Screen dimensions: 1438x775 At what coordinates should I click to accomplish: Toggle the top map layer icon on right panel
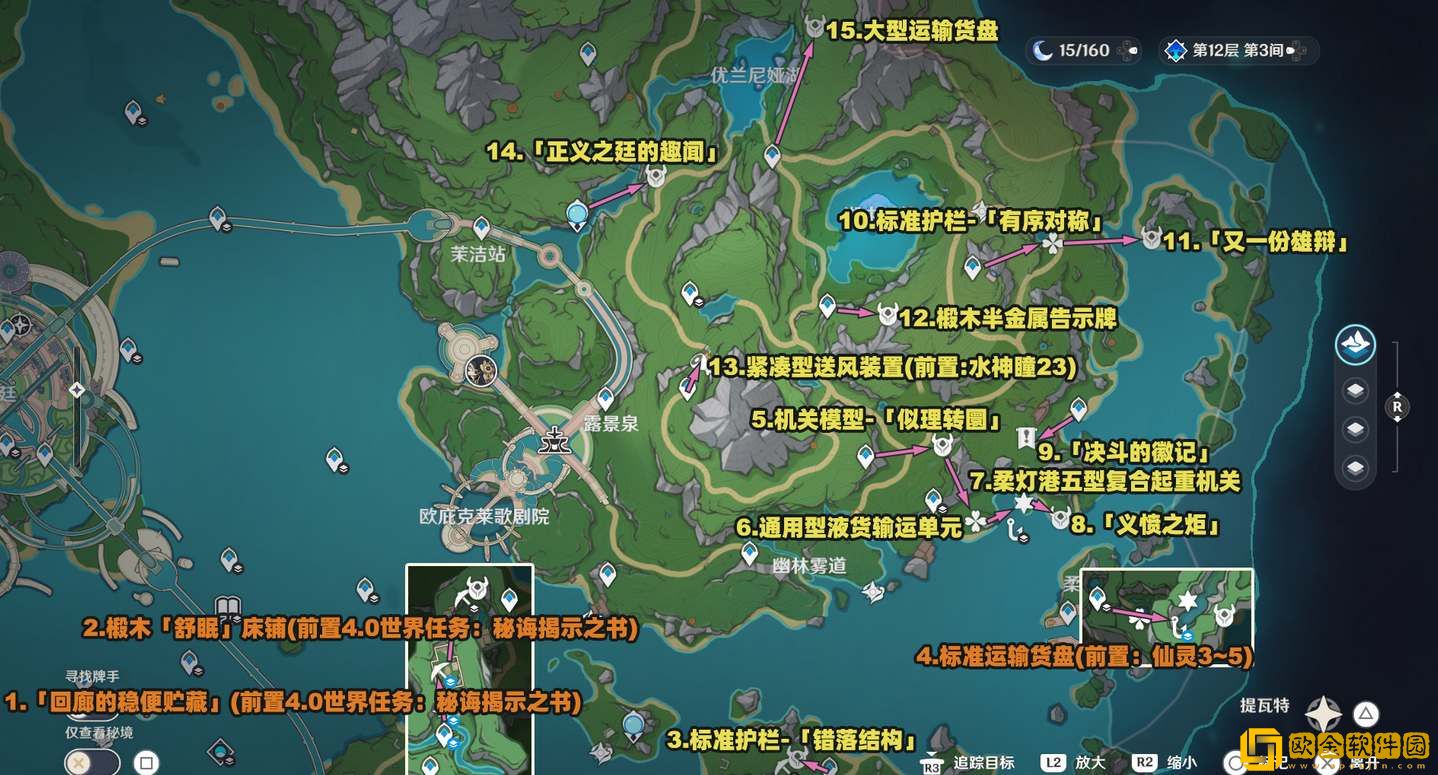1356,390
